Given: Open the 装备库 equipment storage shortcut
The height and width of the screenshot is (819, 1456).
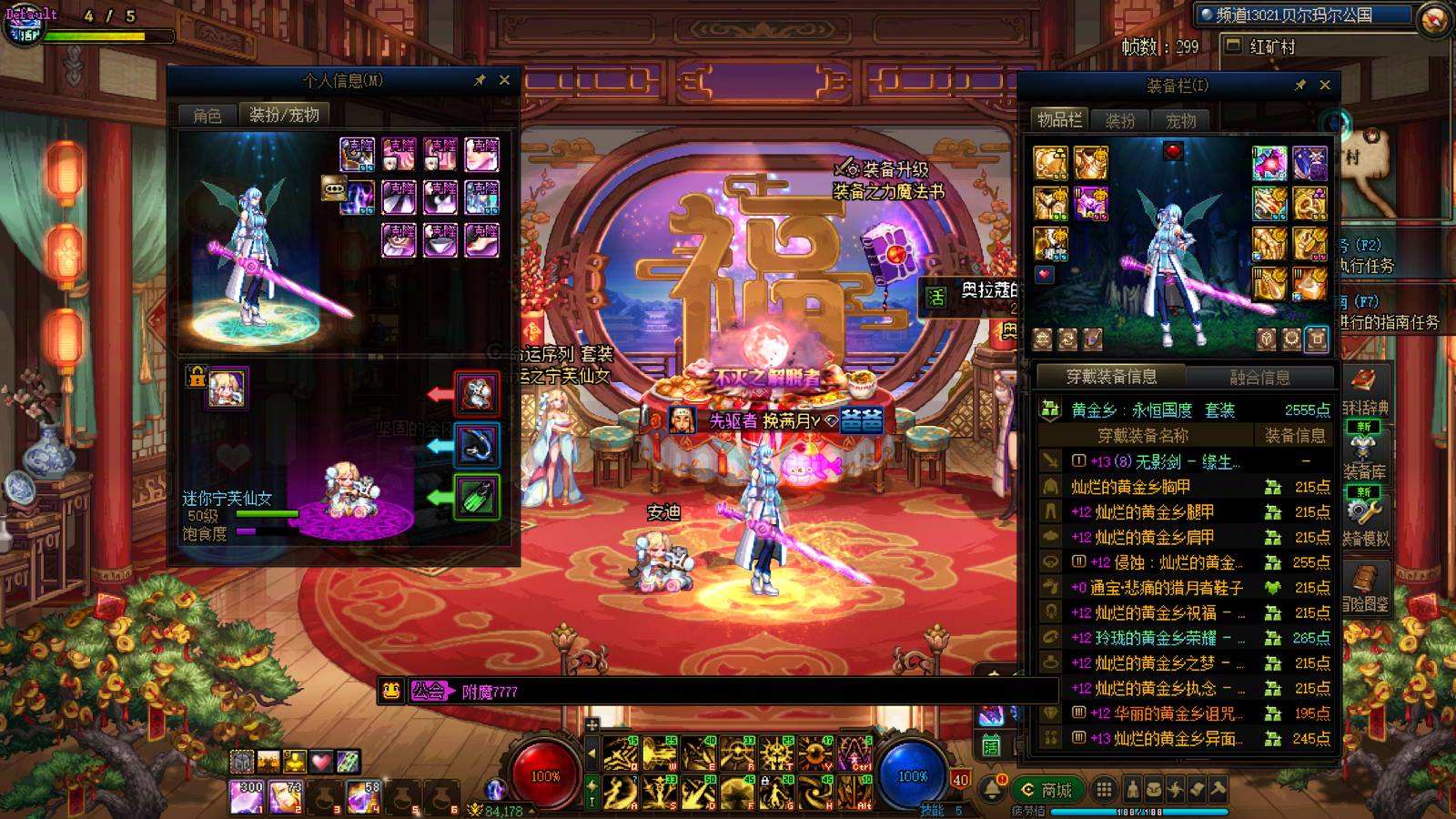Looking at the screenshot, I should click(x=1364, y=457).
